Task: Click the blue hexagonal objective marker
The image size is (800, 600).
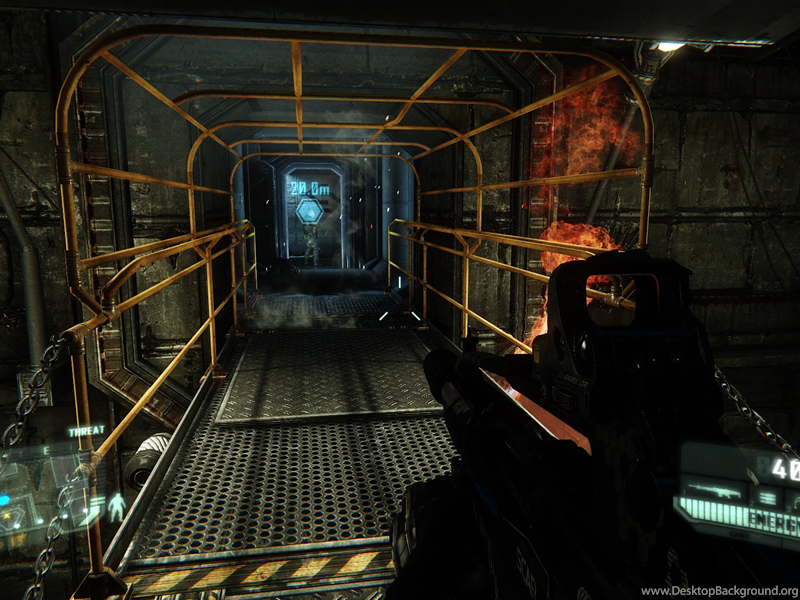Action: tap(310, 211)
